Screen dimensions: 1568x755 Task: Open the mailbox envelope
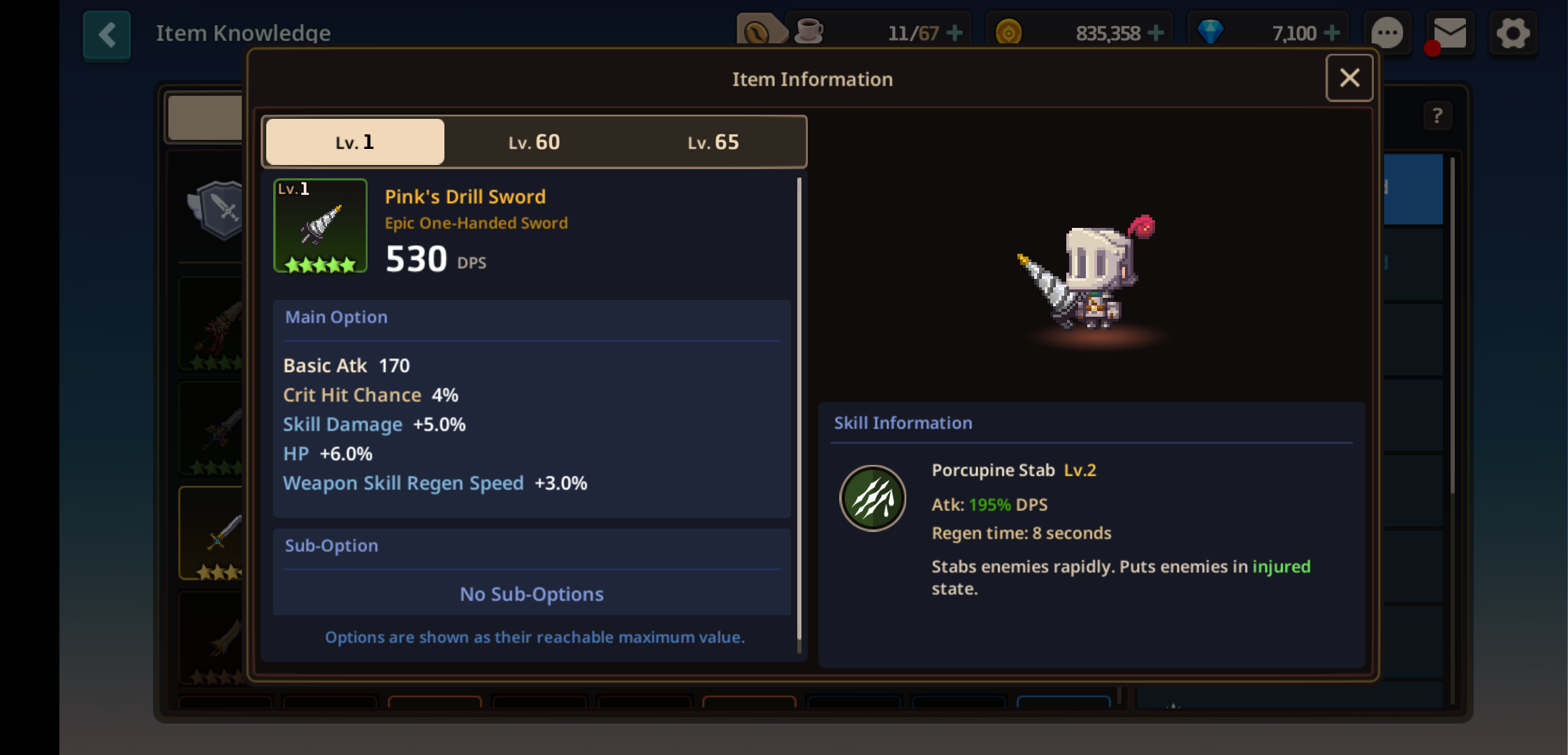pos(1450,34)
